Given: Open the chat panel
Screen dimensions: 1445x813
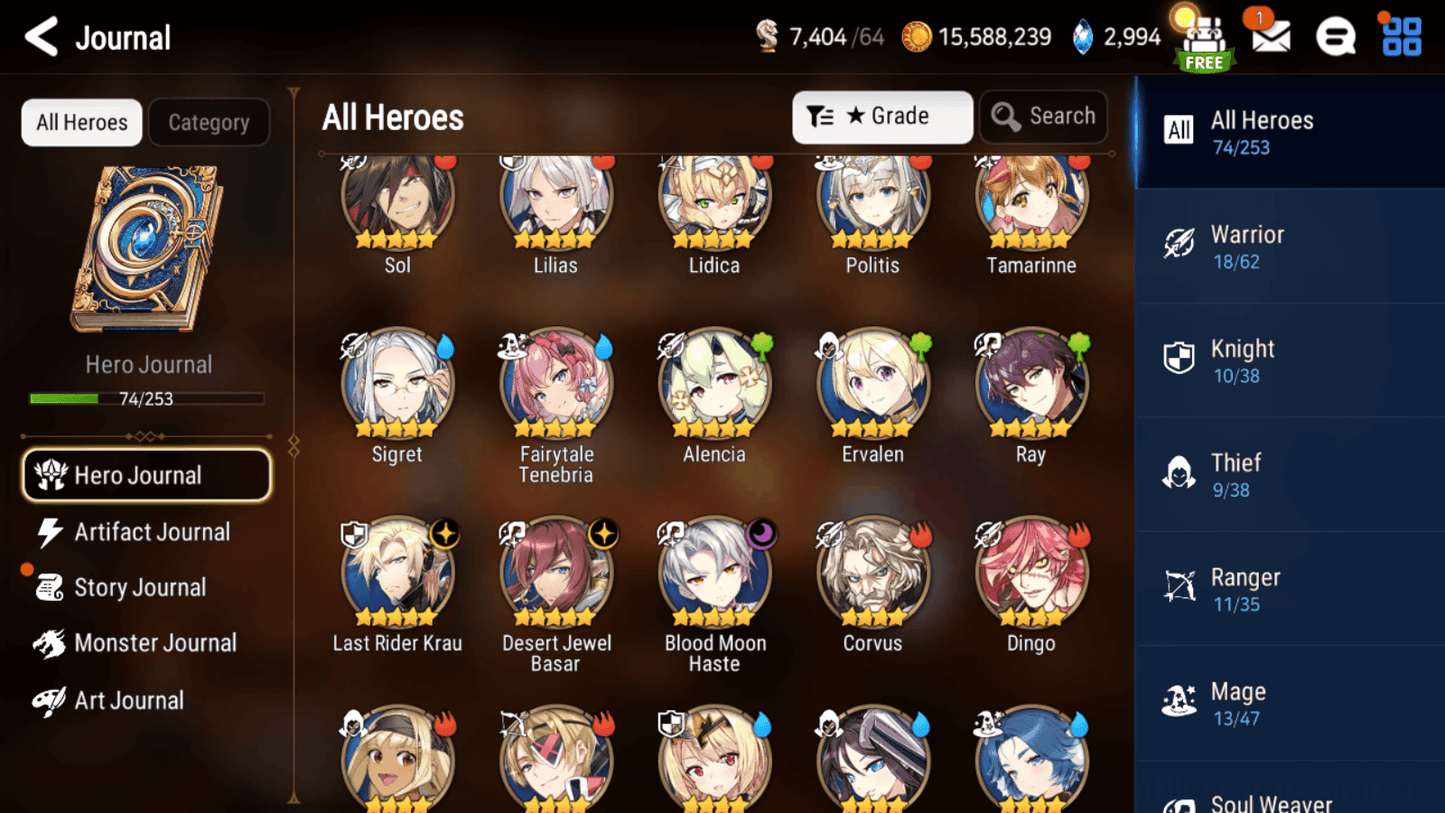Looking at the screenshot, I should (x=1336, y=36).
